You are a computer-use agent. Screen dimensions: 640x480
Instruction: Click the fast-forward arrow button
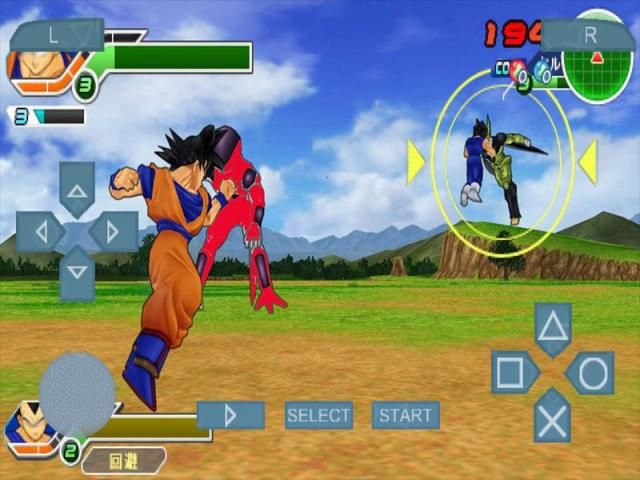click(x=231, y=415)
